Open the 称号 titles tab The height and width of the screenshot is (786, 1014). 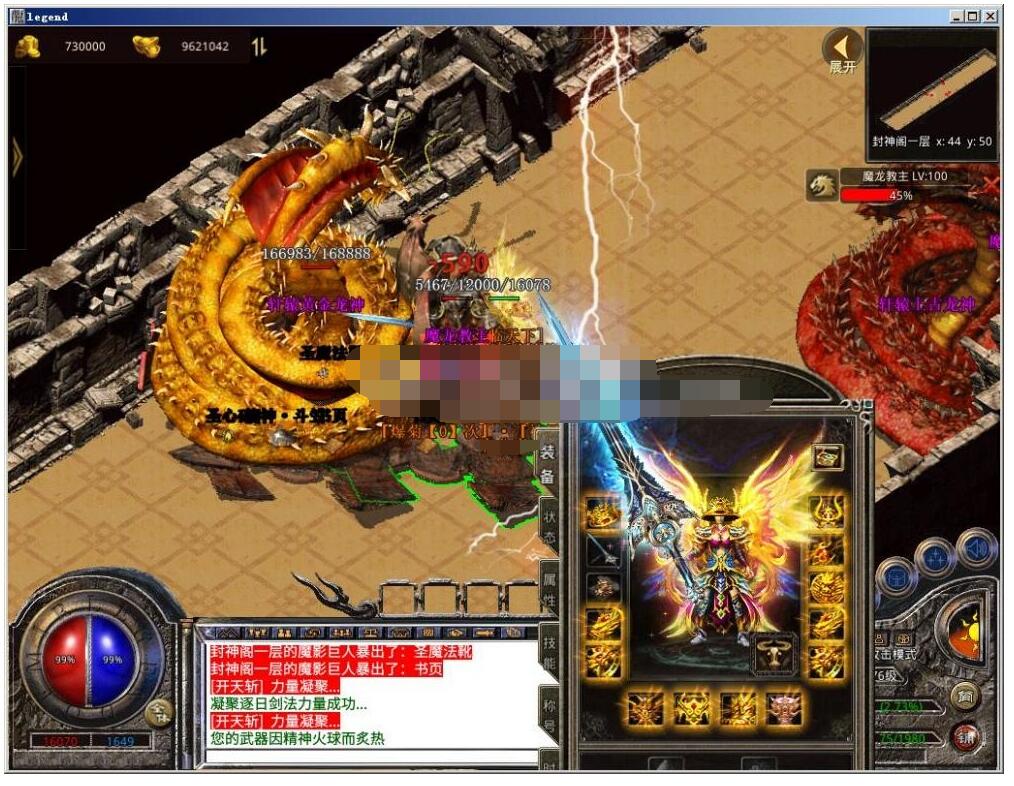548,710
